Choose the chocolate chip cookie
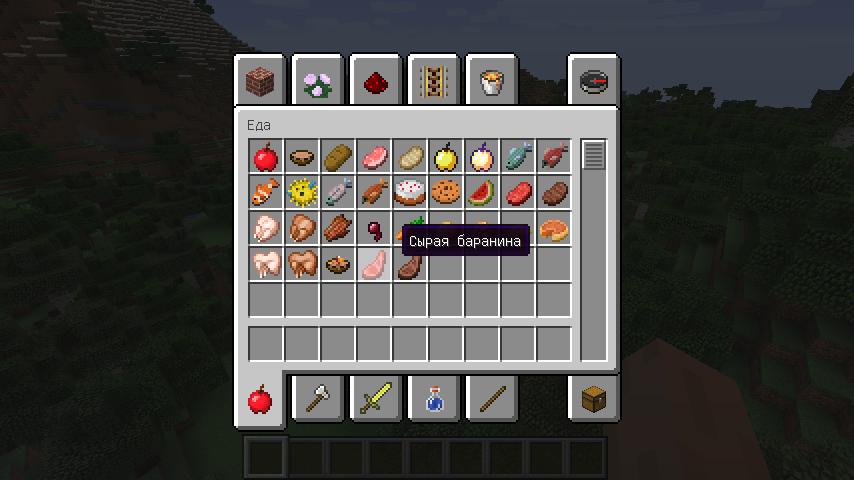Screen dimensions: 854x480 point(446,192)
